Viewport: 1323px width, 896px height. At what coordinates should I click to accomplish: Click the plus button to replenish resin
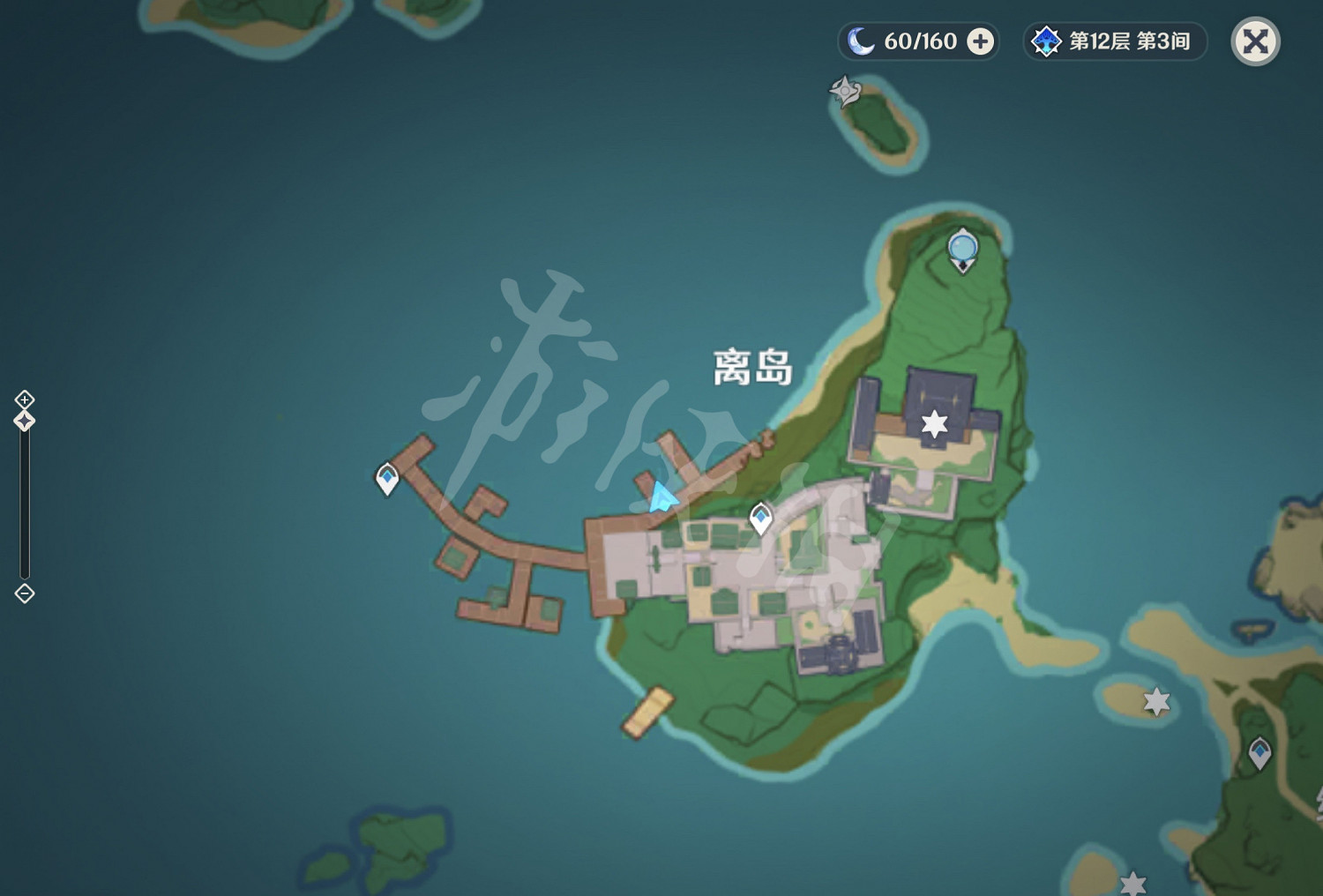point(980,41)
